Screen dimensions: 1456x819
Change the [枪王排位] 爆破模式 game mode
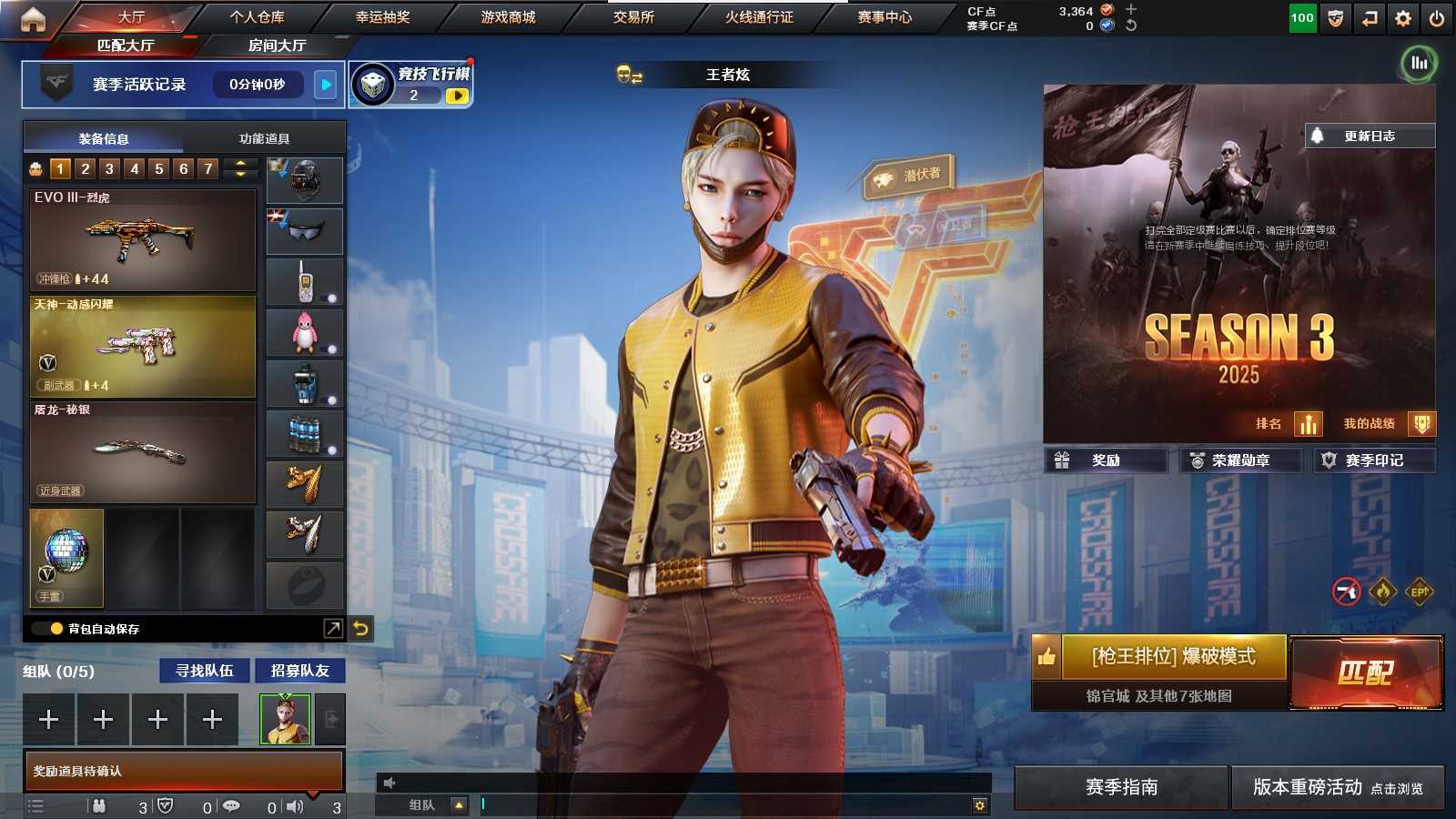(1173, 656)
